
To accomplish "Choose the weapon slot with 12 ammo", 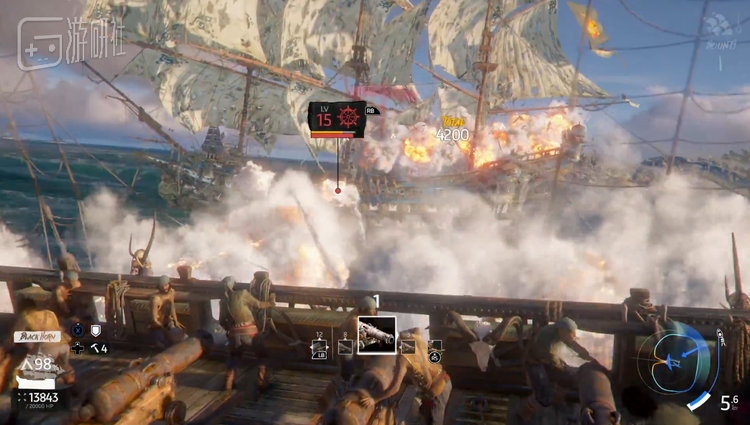I will click(x=320, y=346).
